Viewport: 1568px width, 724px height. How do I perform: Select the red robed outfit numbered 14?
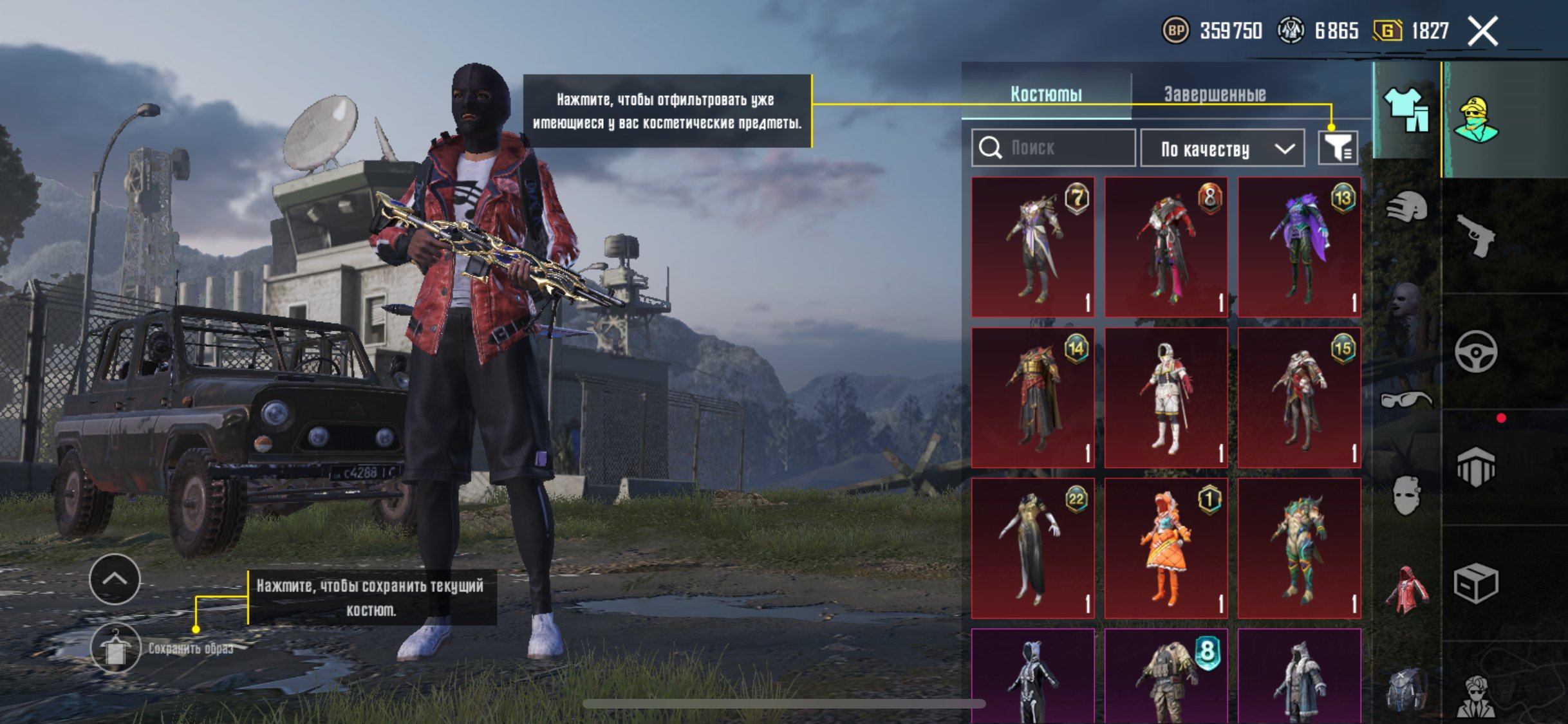[x=1032, y=398]
